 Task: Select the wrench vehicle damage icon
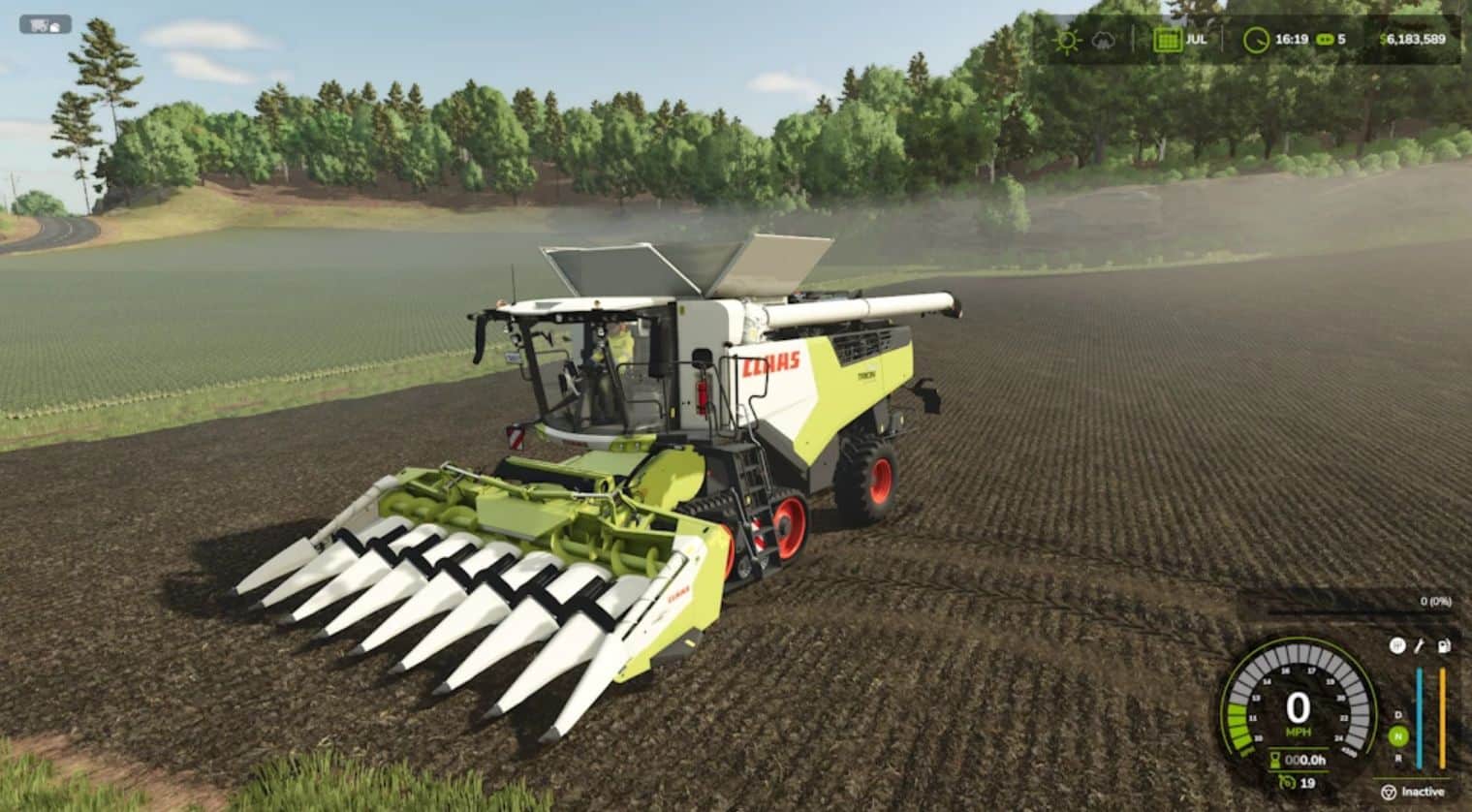pyautogui.click(x=1419, y=647)
